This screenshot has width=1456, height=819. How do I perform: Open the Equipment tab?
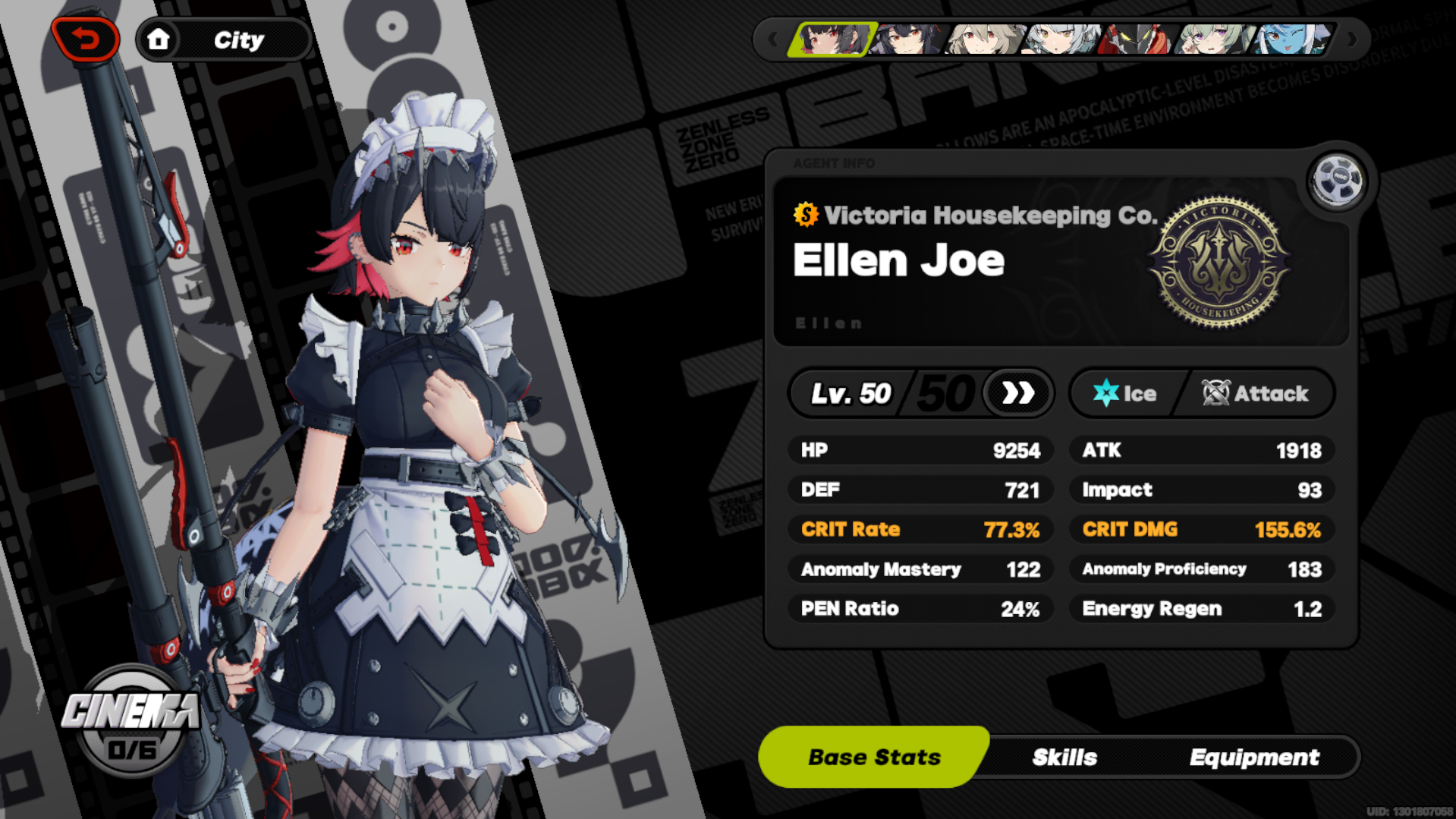pos(1256,756)
